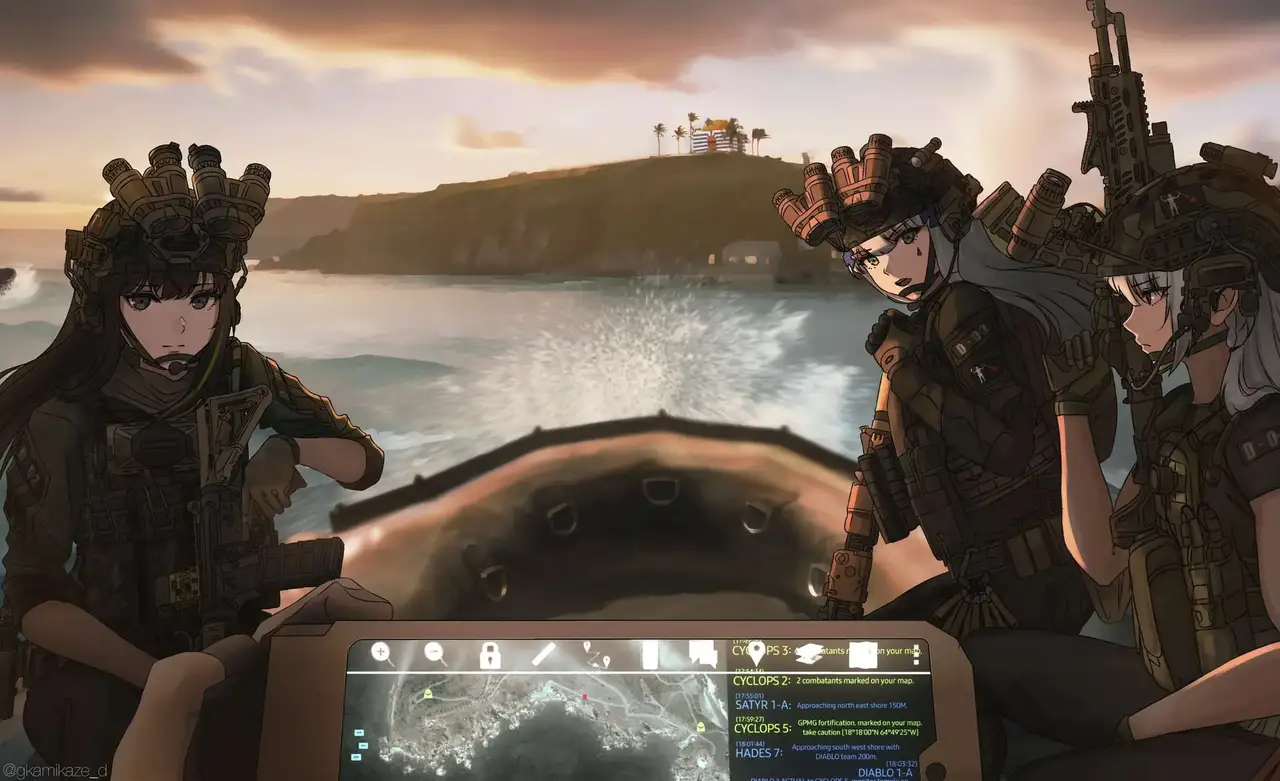The height and width of the screenshot is (781, 1280).
Task: Open the chat bubbles messages icon
Action: [703, 655]
